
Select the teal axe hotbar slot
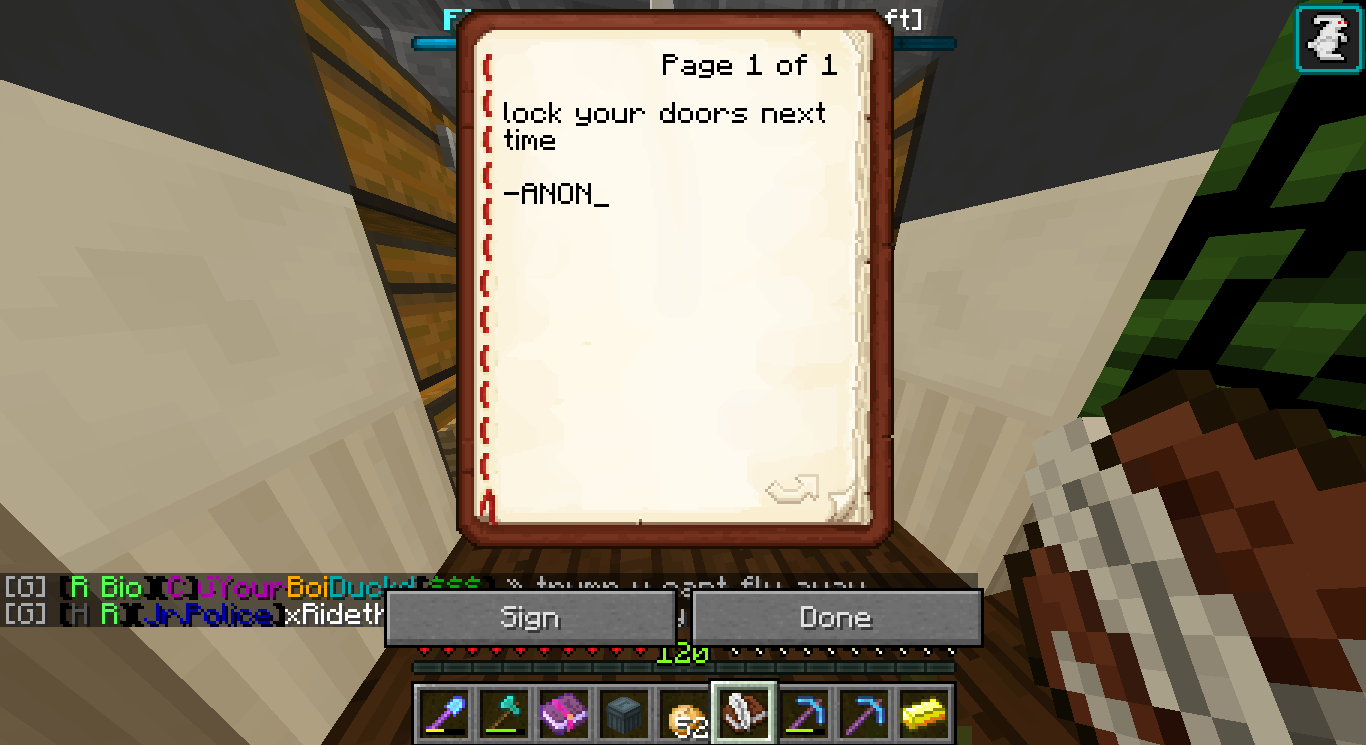pos(503,714)
